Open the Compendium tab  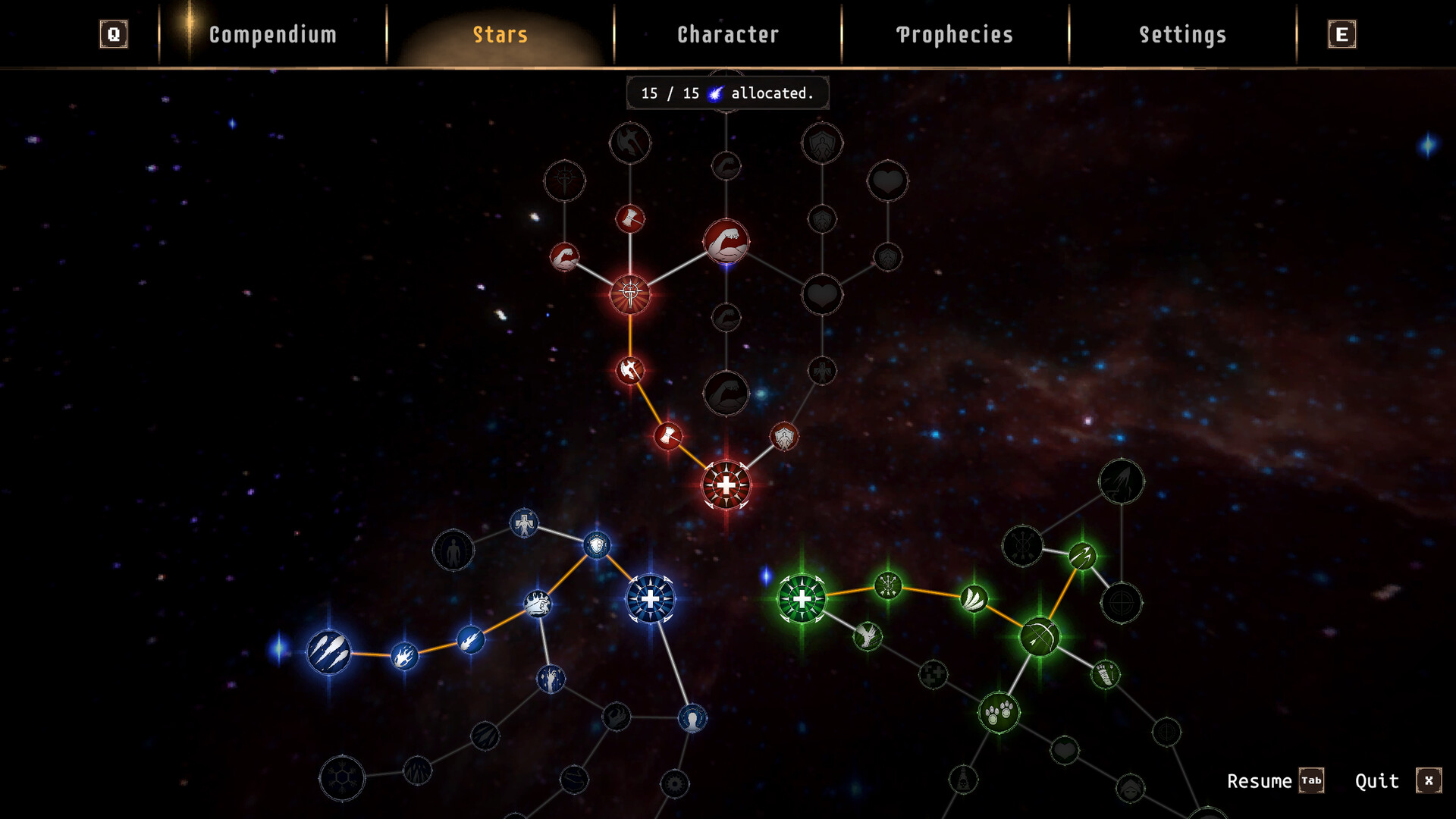tap(272, 35)
